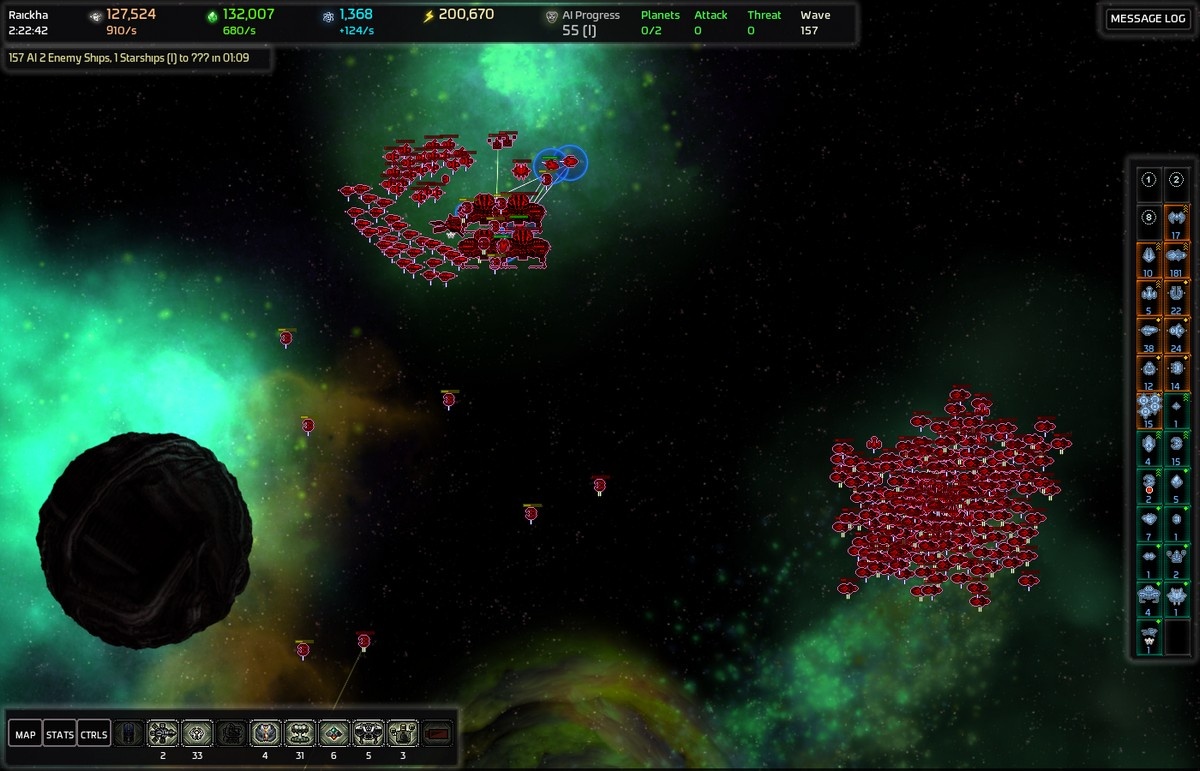Select control group 8

(1149, 218)
